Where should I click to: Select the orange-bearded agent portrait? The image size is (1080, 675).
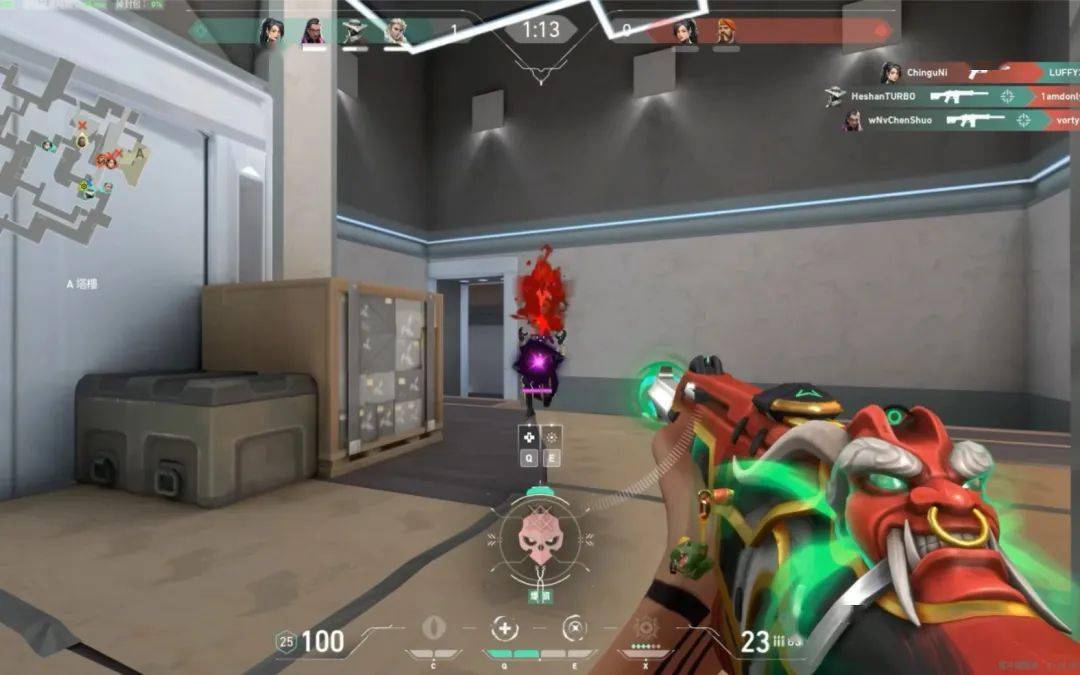(x=726, y=32)
